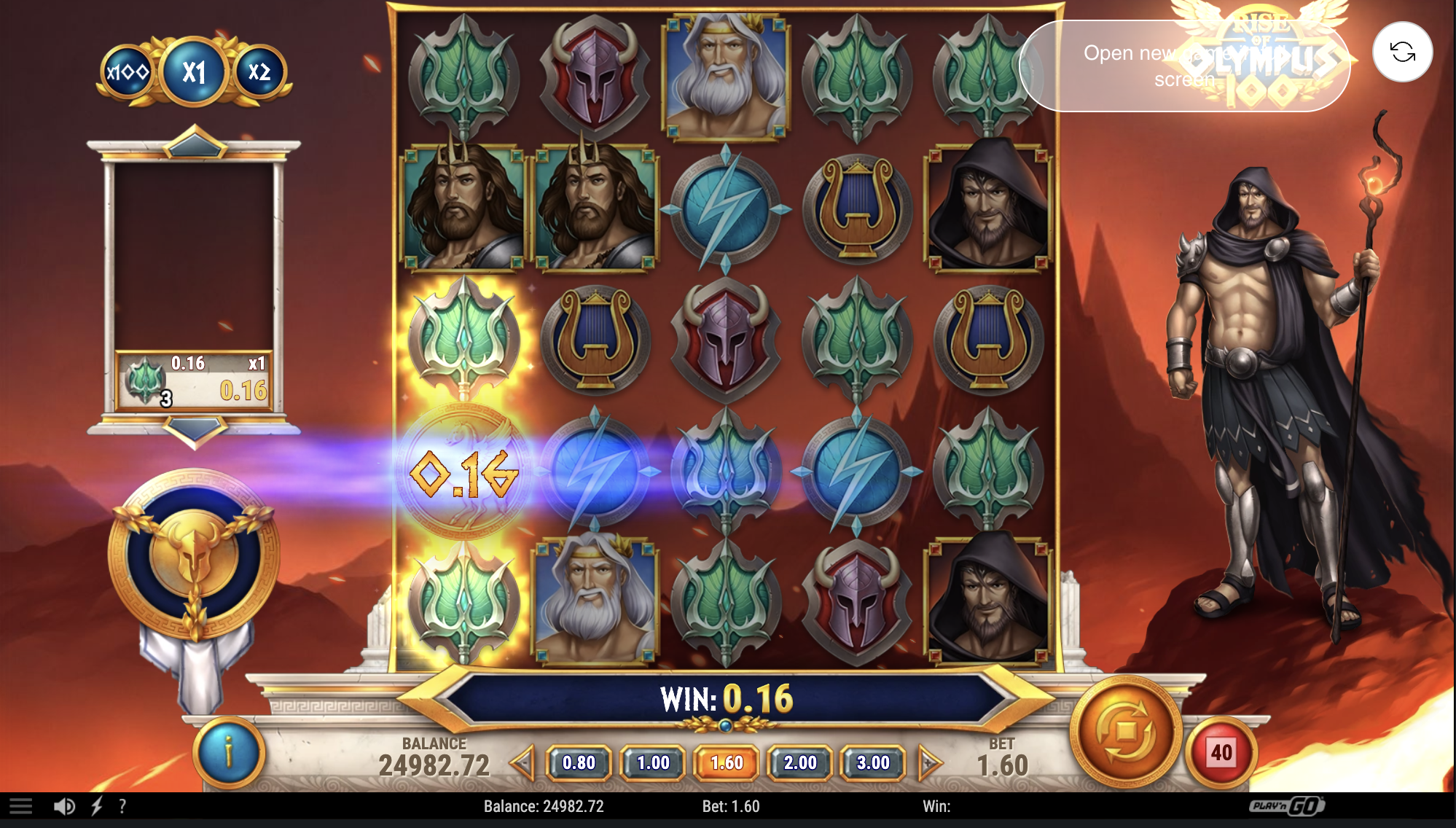The width and height of the screenshot is (1456, 828).
Task: Select the 0.80 bet amount
Action: (579, 763)
